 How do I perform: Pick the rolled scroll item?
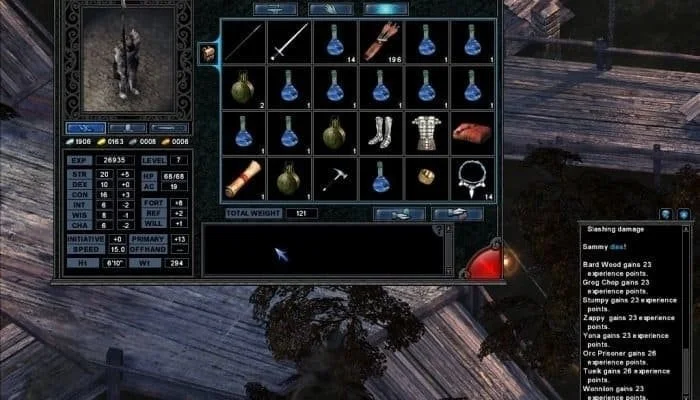[x=243, y=178]
